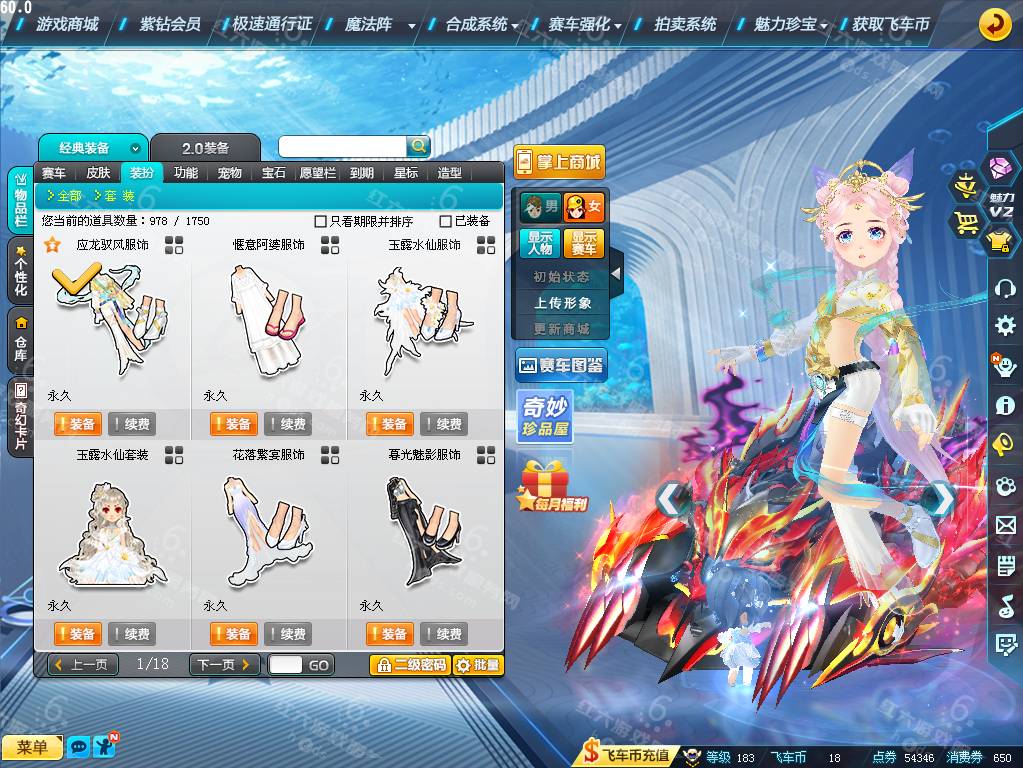Switch to the 宠物 tab
1023x768 pixels.
(x=230, y=173)
